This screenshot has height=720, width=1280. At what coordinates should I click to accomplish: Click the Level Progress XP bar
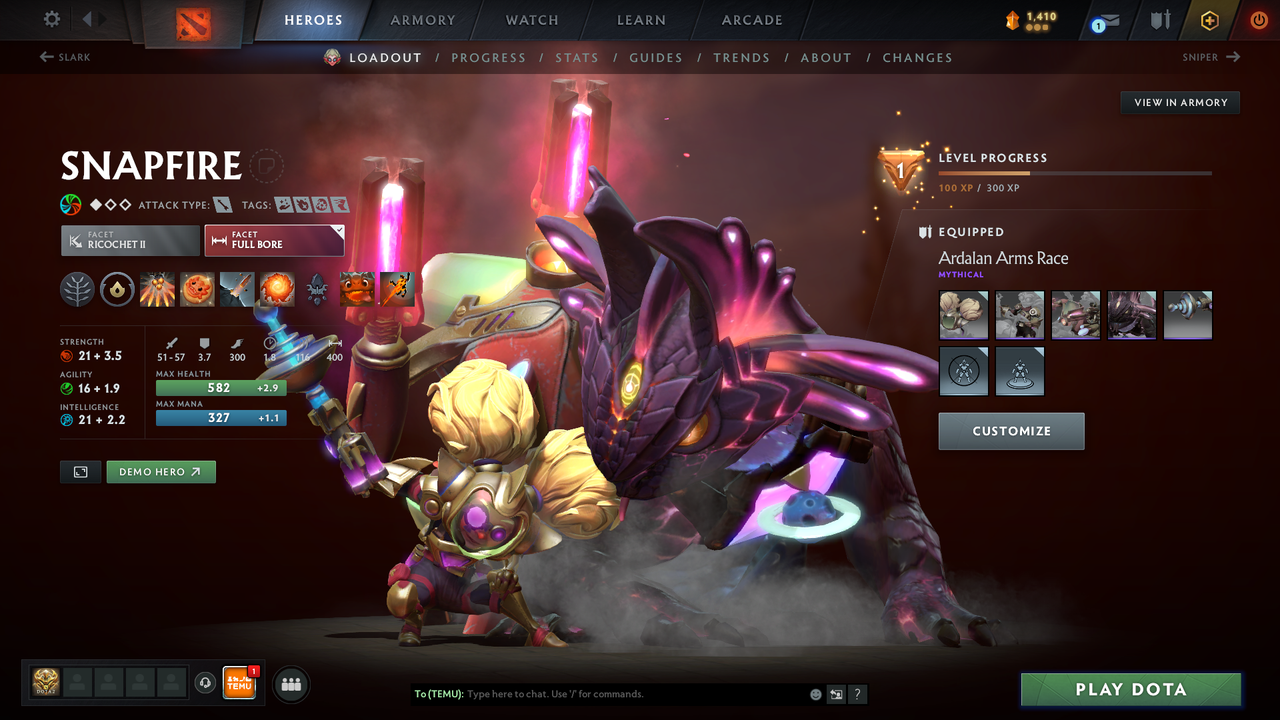click(1076, 171)
